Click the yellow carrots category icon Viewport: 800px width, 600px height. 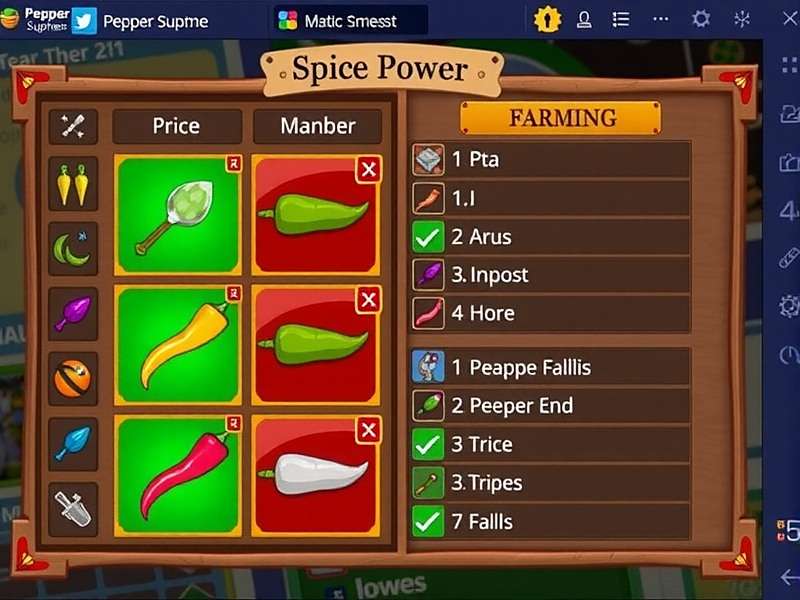click(x=73, y=184)
